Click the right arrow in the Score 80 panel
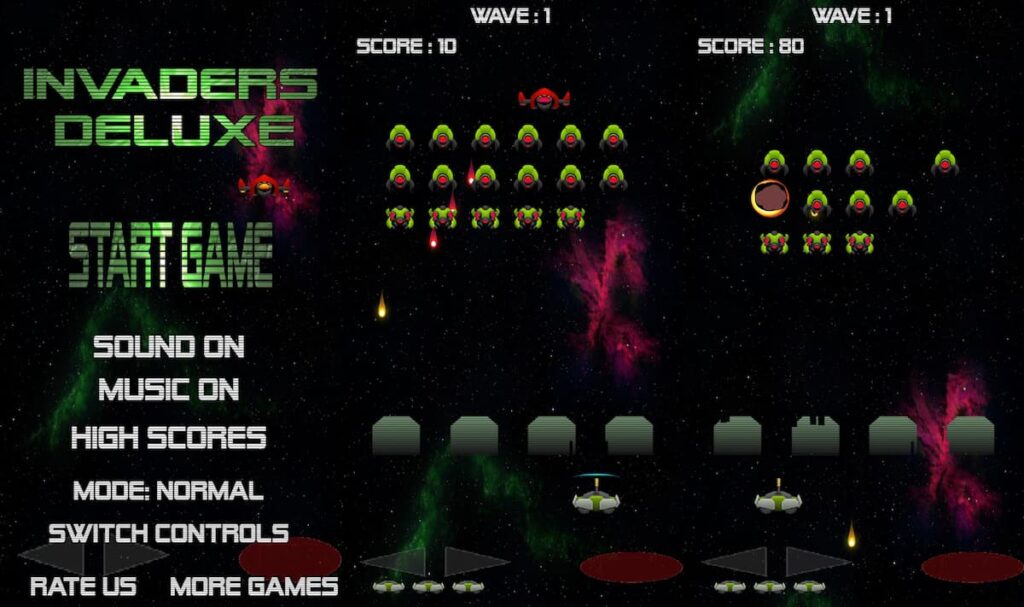Viewport: 1024px width, 607px height. 816,561
